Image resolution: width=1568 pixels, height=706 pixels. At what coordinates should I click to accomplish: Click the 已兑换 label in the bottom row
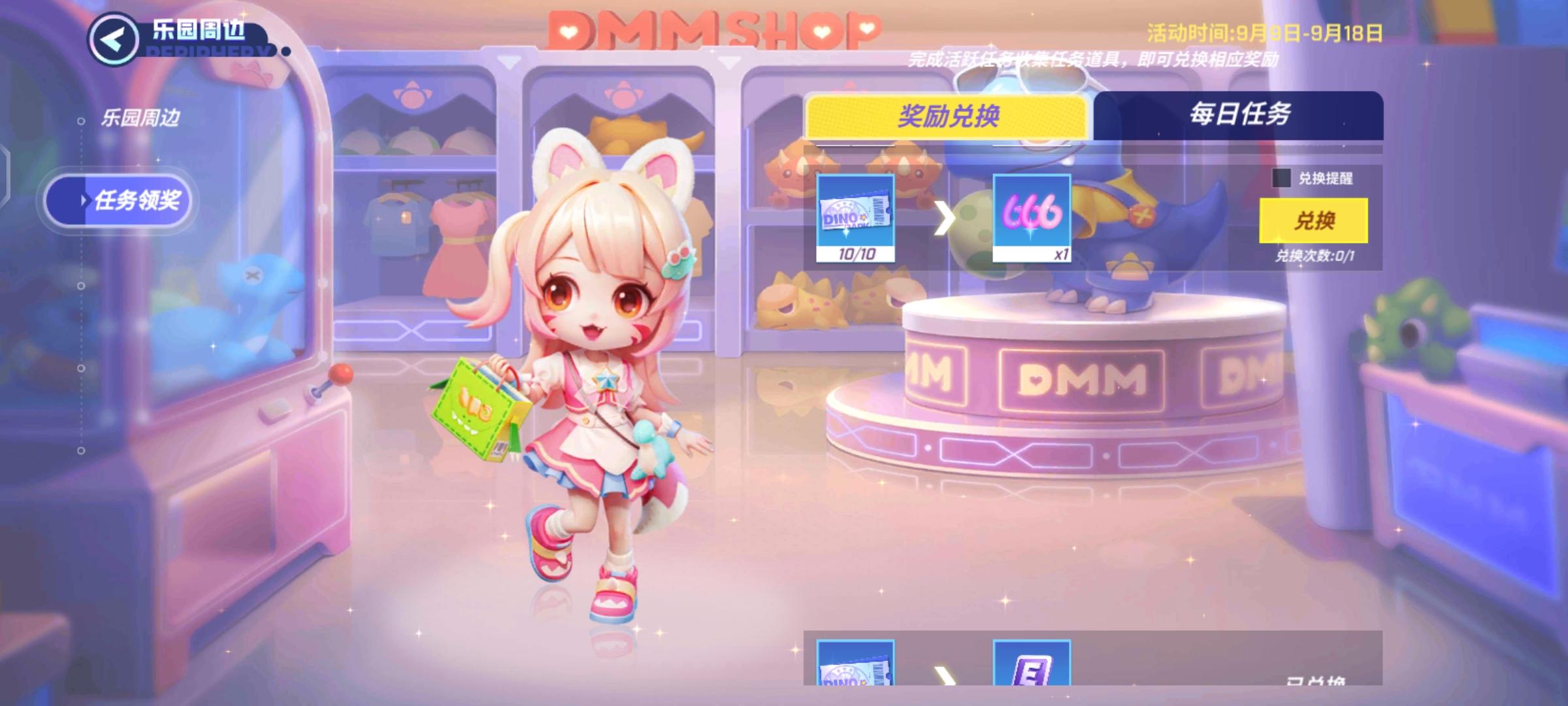(1316, 680)
